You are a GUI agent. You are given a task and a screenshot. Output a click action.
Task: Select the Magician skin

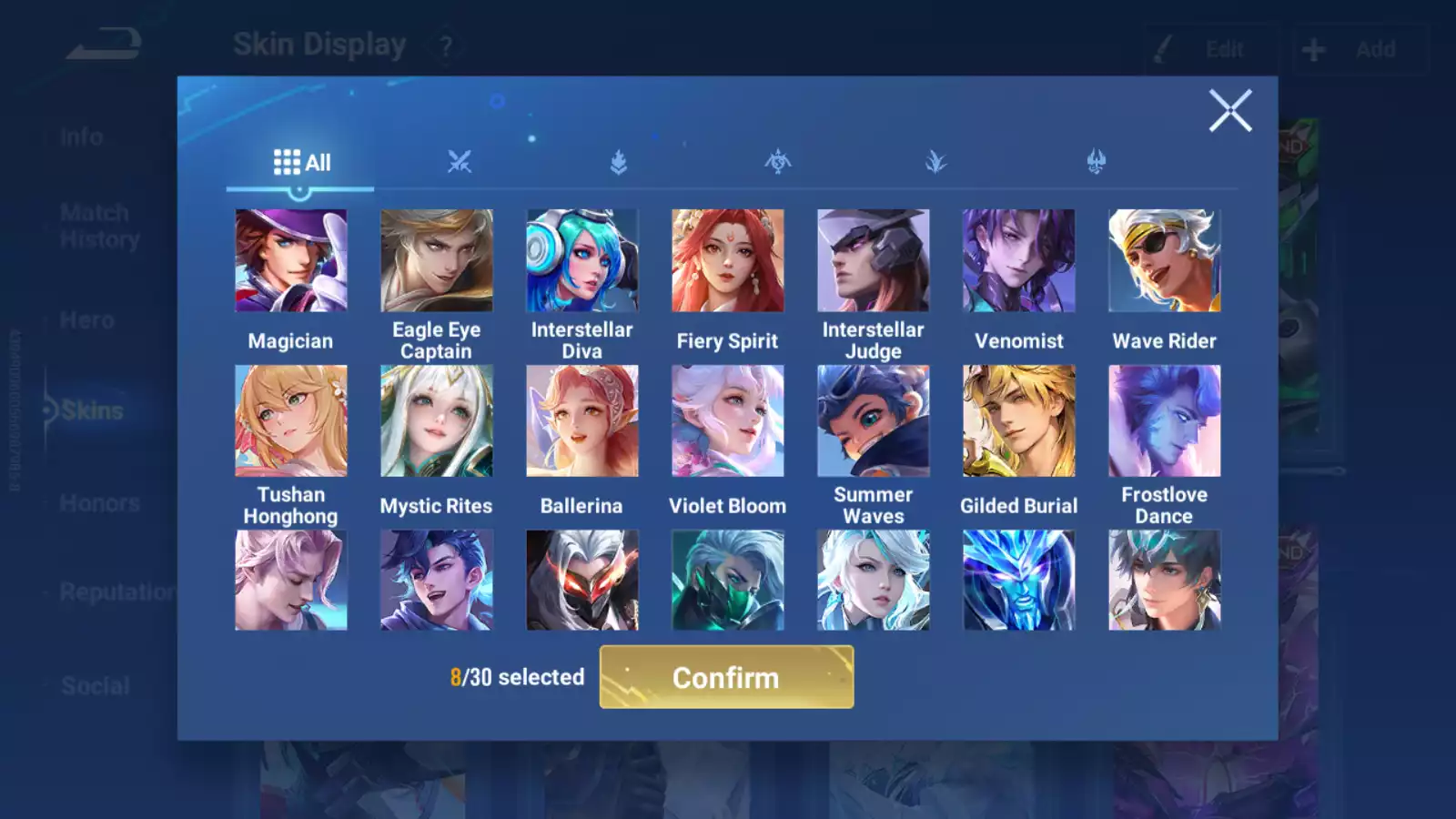coord(291,261)
